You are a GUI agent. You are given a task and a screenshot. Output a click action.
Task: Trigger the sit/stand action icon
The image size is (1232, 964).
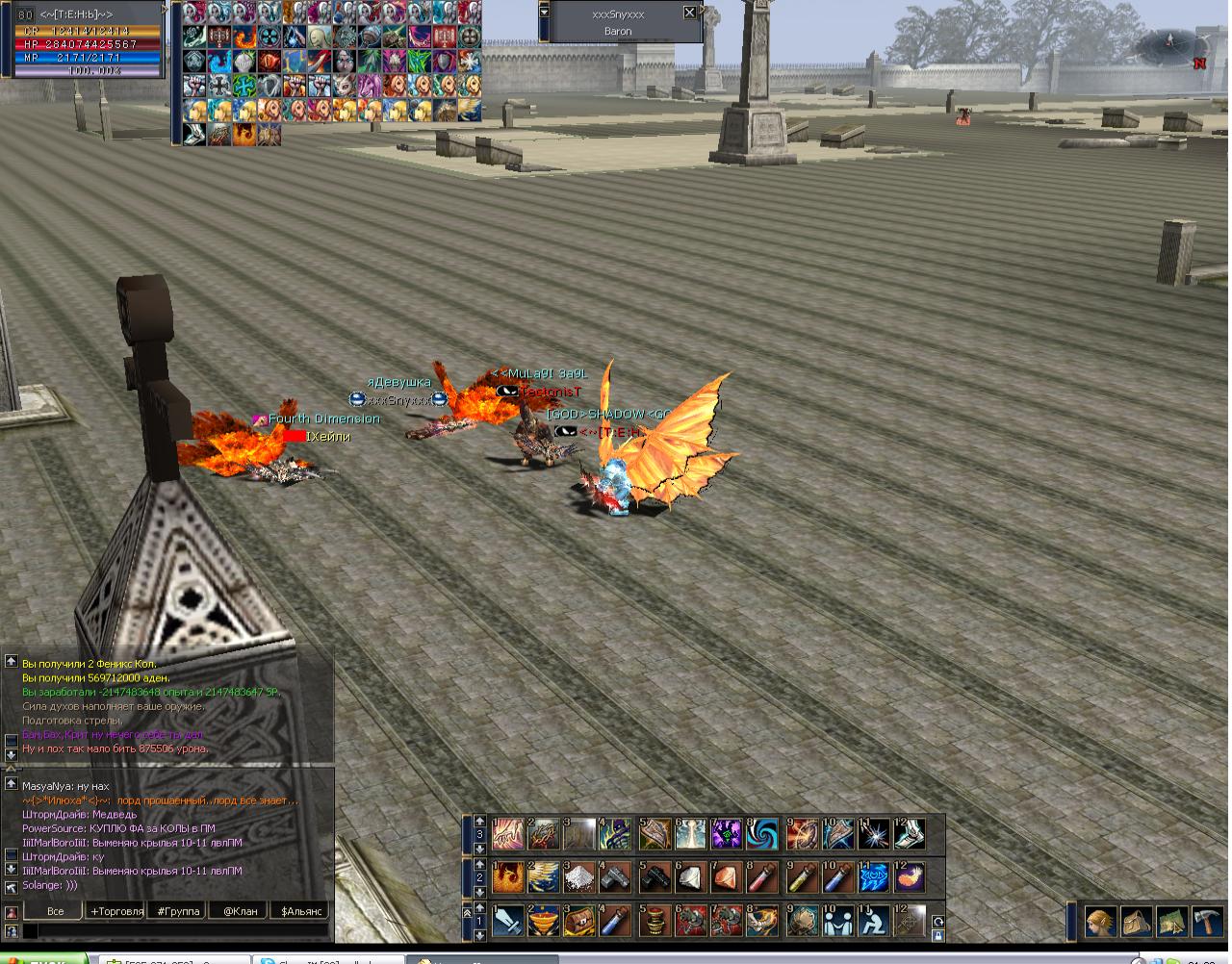[874, 921]
